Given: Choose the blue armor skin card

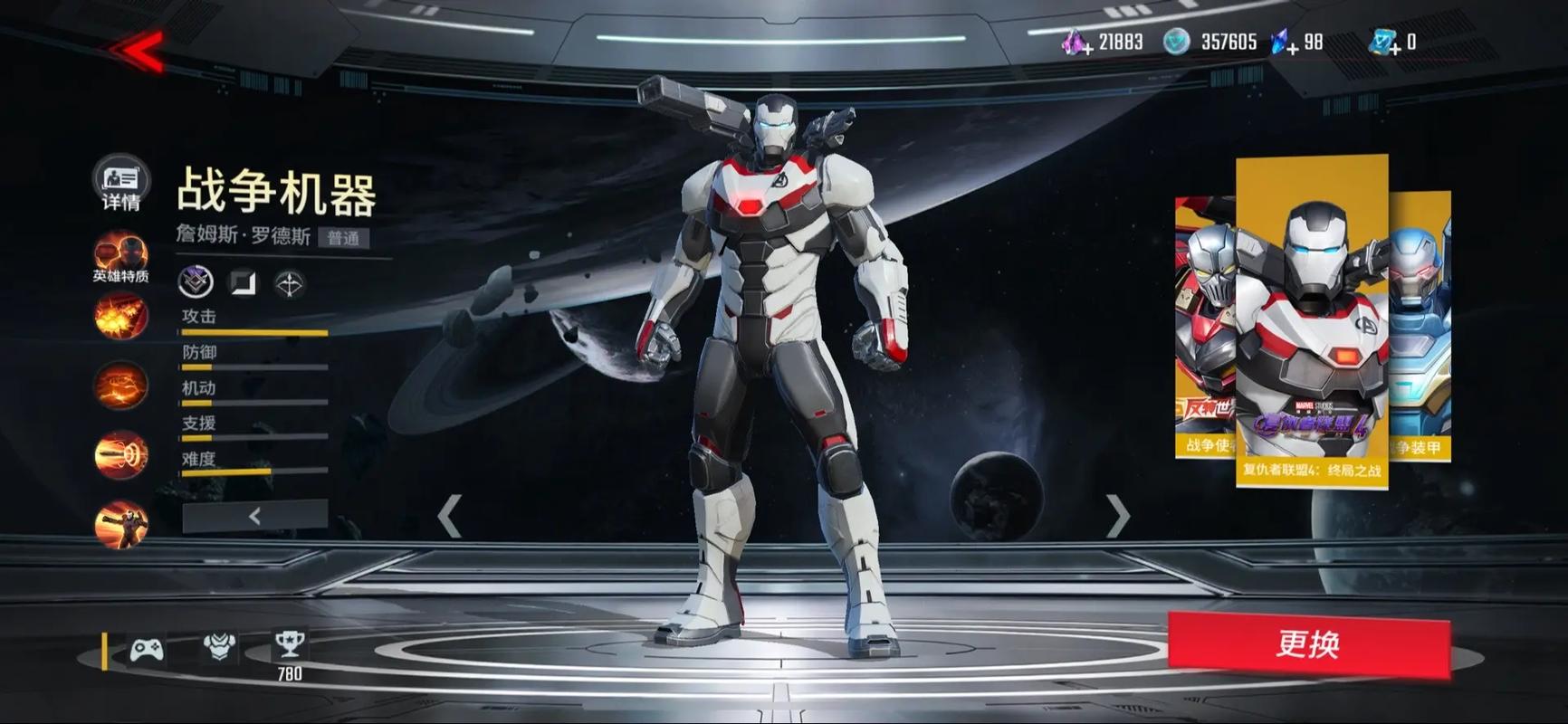Looking at the screenshot, I should pos(1420,326).
